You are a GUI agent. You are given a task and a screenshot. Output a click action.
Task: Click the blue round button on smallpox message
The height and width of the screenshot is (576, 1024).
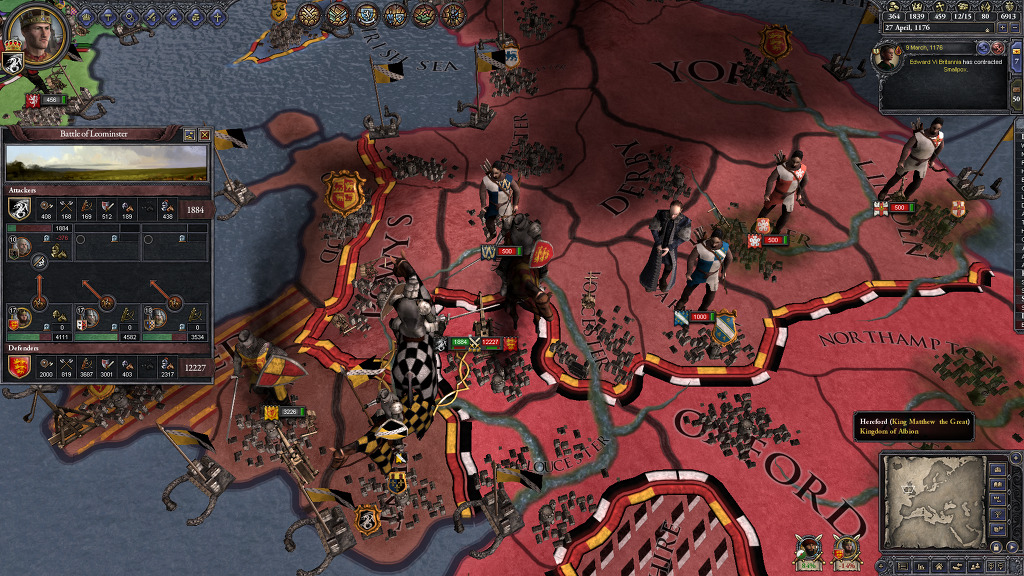pos(983,48)
